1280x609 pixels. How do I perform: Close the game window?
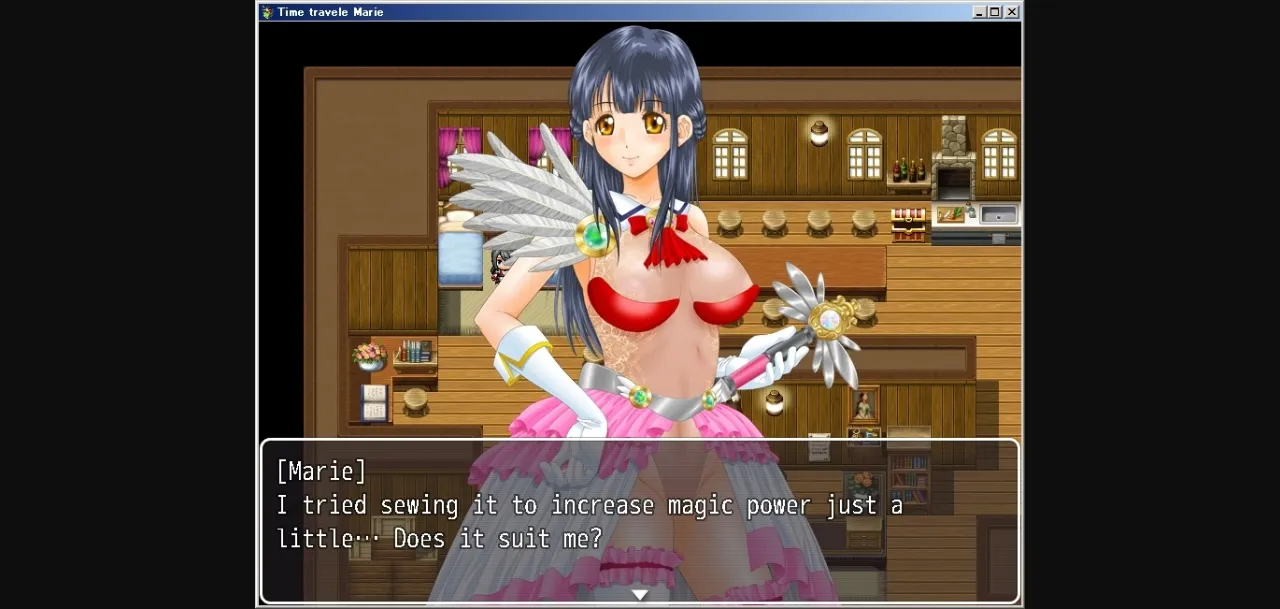pyautogui.click(x=1011, y=12)
